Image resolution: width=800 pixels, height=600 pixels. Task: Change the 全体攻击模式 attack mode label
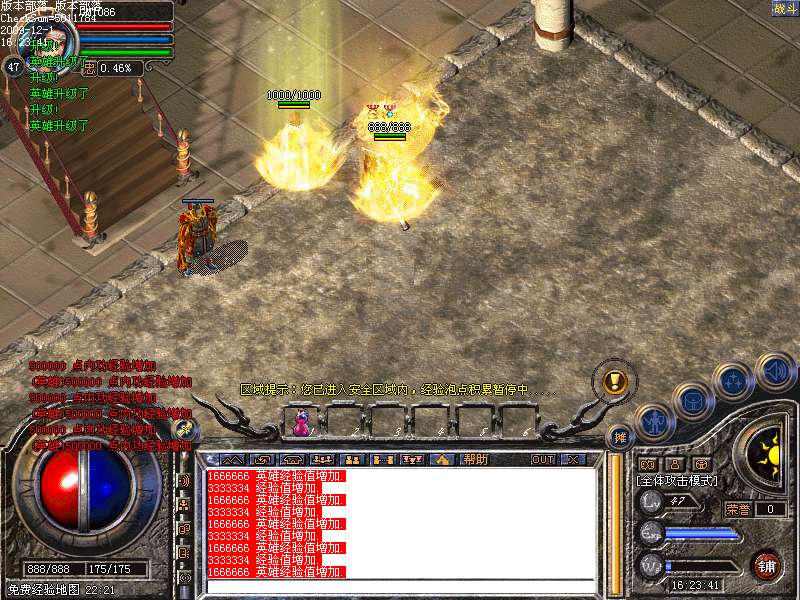point(674,481)
